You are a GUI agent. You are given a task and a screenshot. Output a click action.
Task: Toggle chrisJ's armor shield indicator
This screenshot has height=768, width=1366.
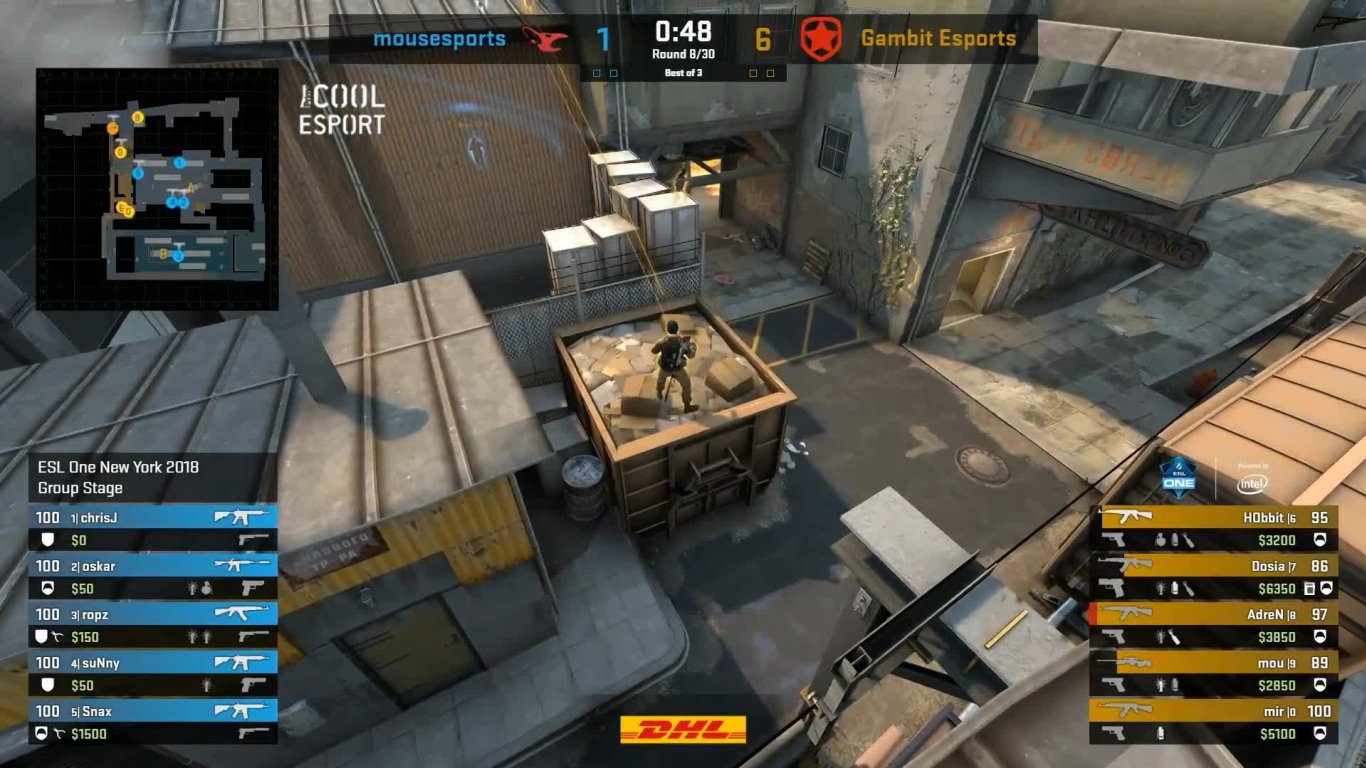pos(47,539)
